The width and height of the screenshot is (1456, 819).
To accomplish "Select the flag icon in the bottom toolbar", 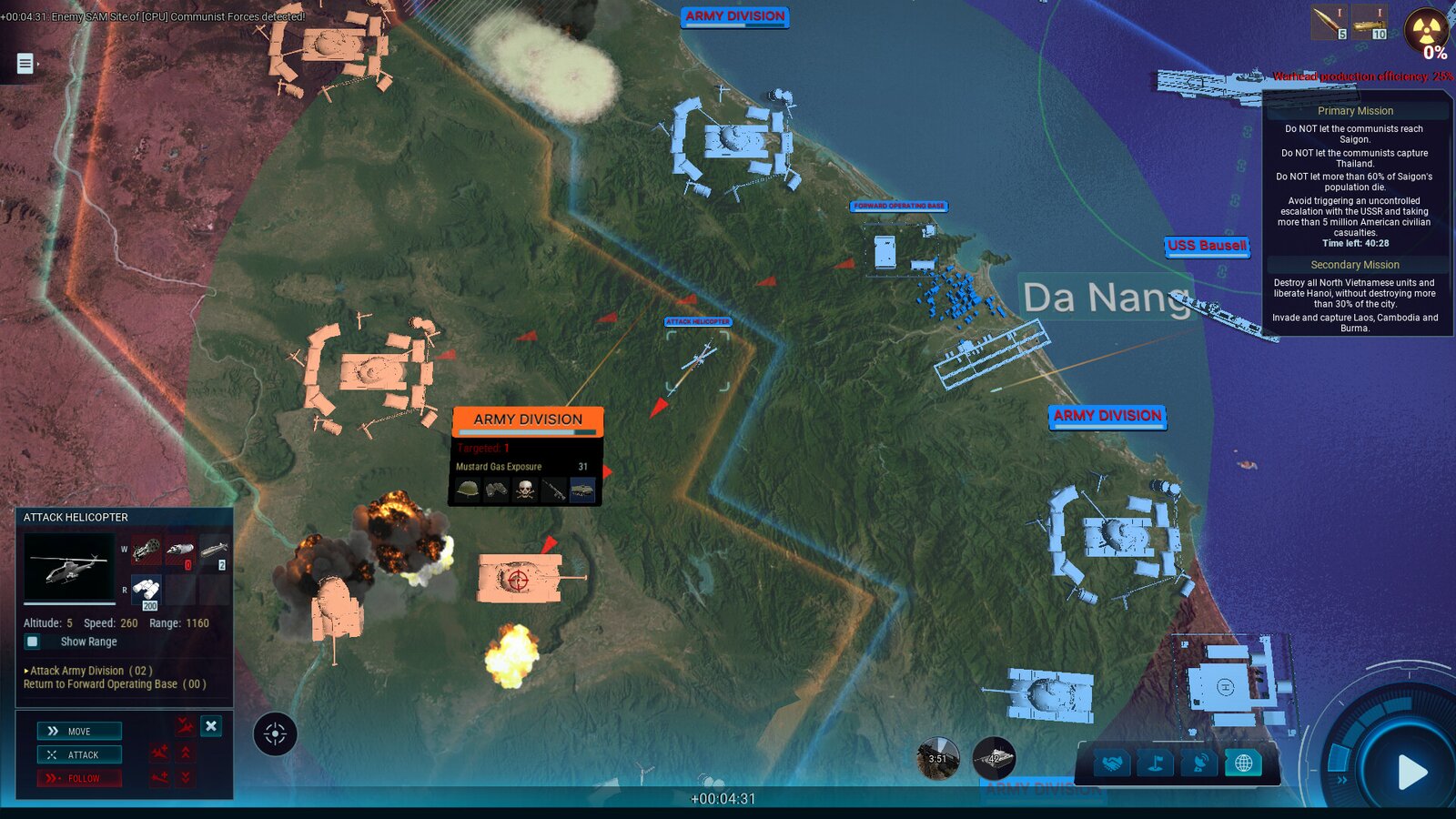I will click(1158, 763).
